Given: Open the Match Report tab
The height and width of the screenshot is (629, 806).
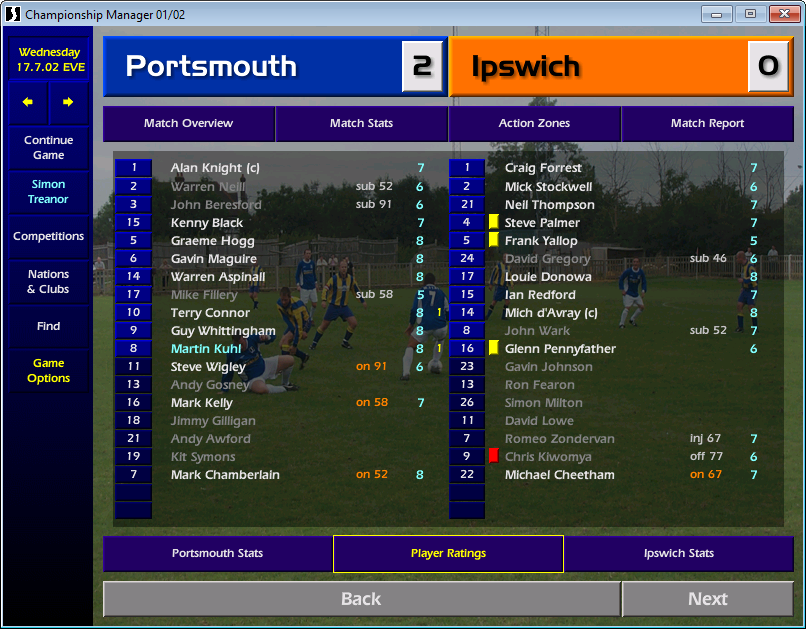Looking at the screenshot, I should [x=707, y=124].
